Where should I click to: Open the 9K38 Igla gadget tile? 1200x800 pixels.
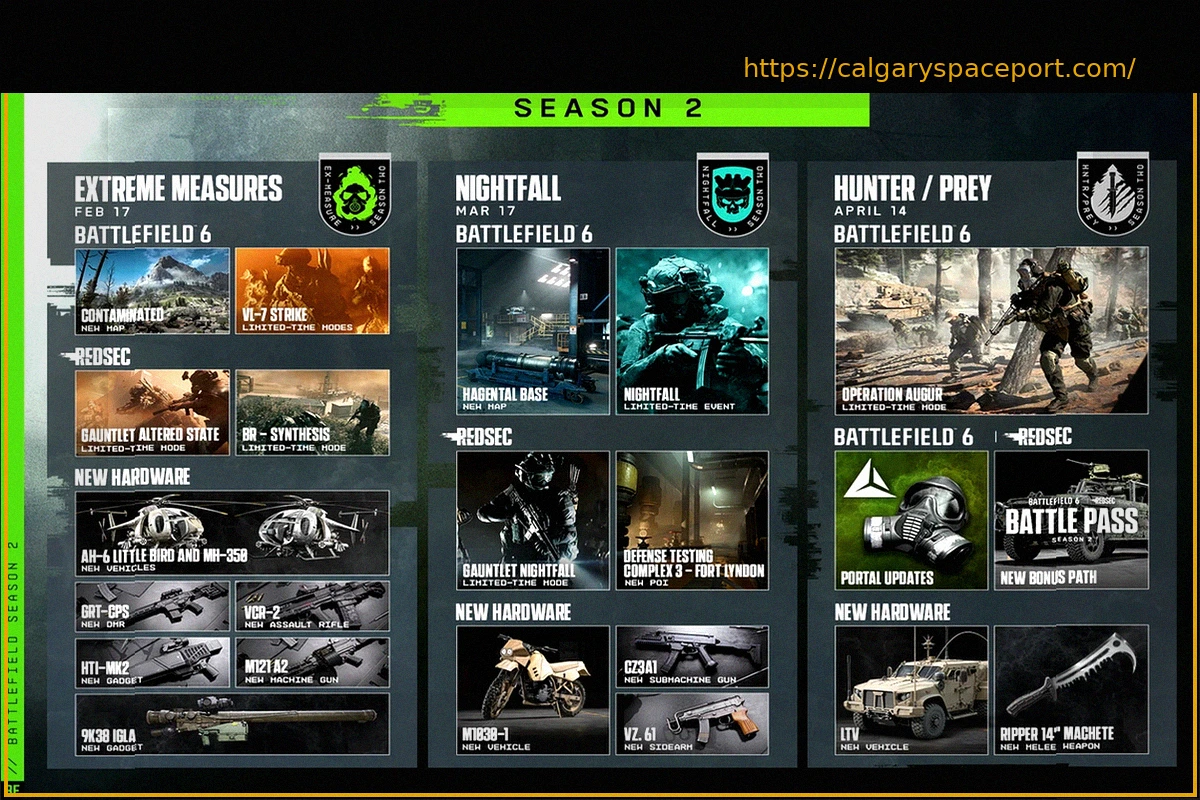[232, 724]
